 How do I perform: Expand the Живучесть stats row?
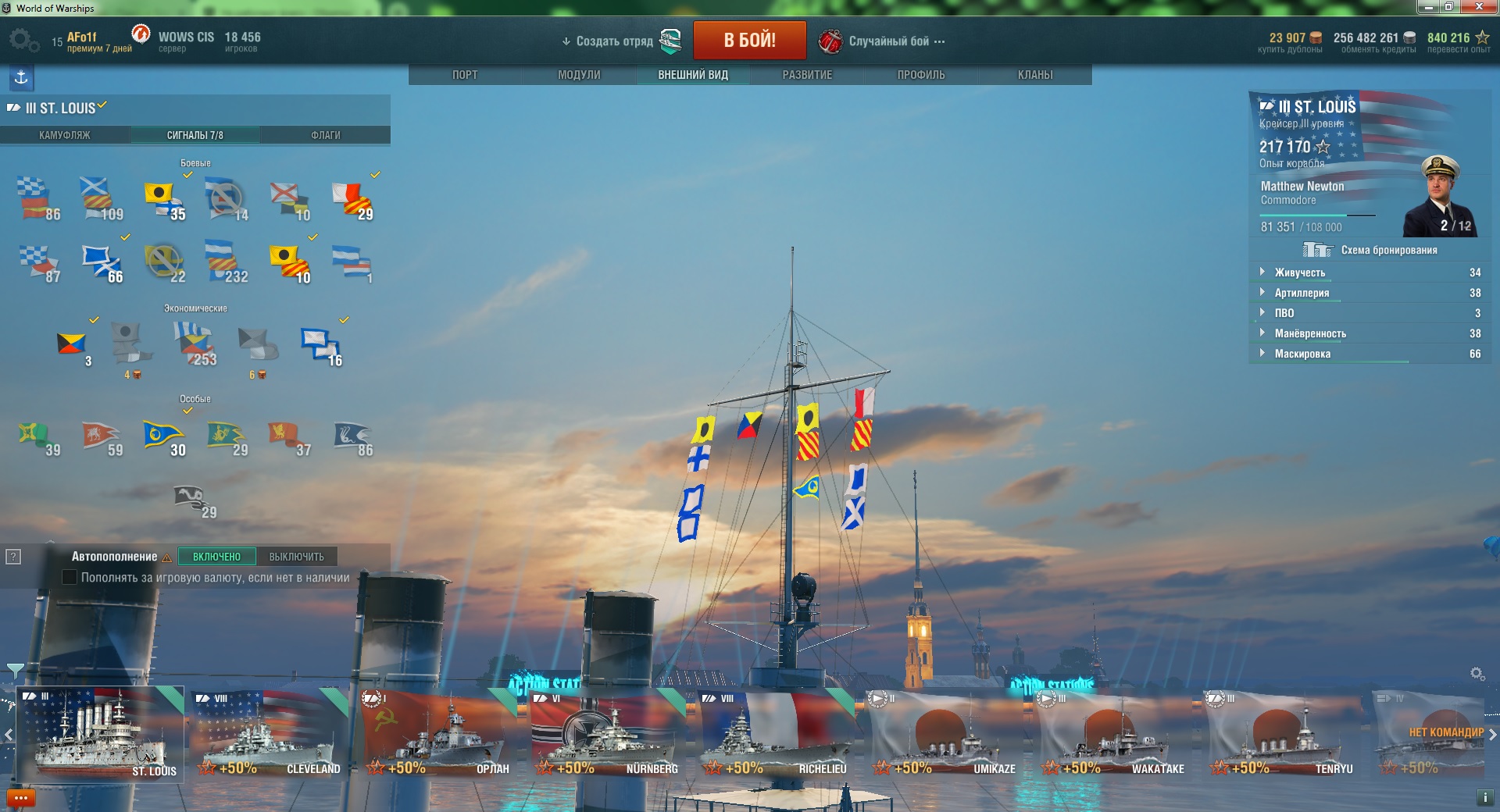click(x=1300, y=272)
